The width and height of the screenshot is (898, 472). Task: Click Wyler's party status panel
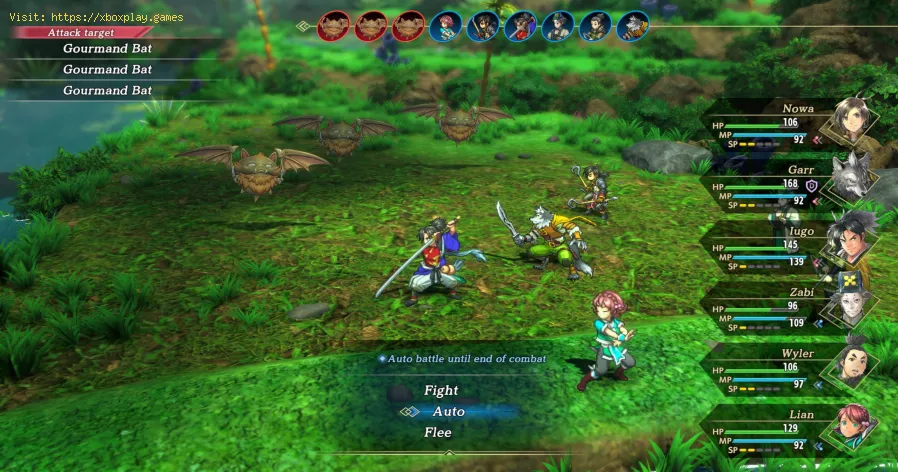[790, 368]
